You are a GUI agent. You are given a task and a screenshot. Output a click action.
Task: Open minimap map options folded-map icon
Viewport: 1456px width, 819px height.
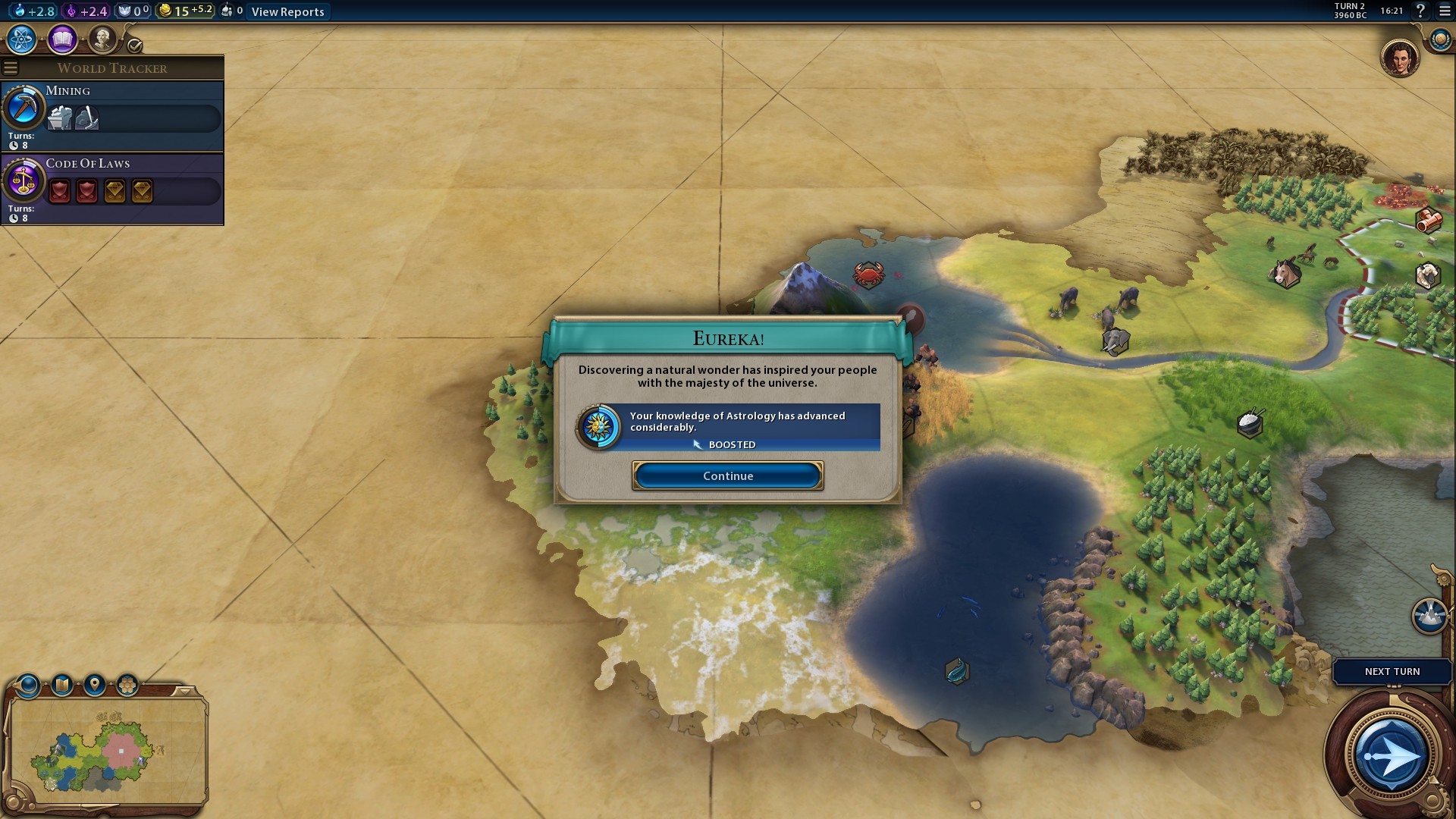point(62,686)
